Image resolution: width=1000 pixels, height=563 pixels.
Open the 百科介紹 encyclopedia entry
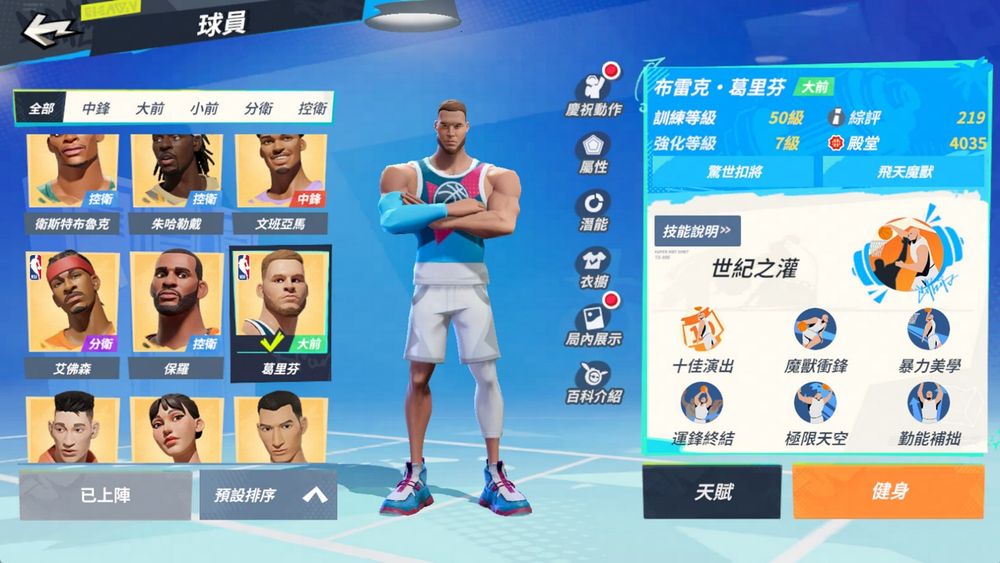(x=593, y=383)
